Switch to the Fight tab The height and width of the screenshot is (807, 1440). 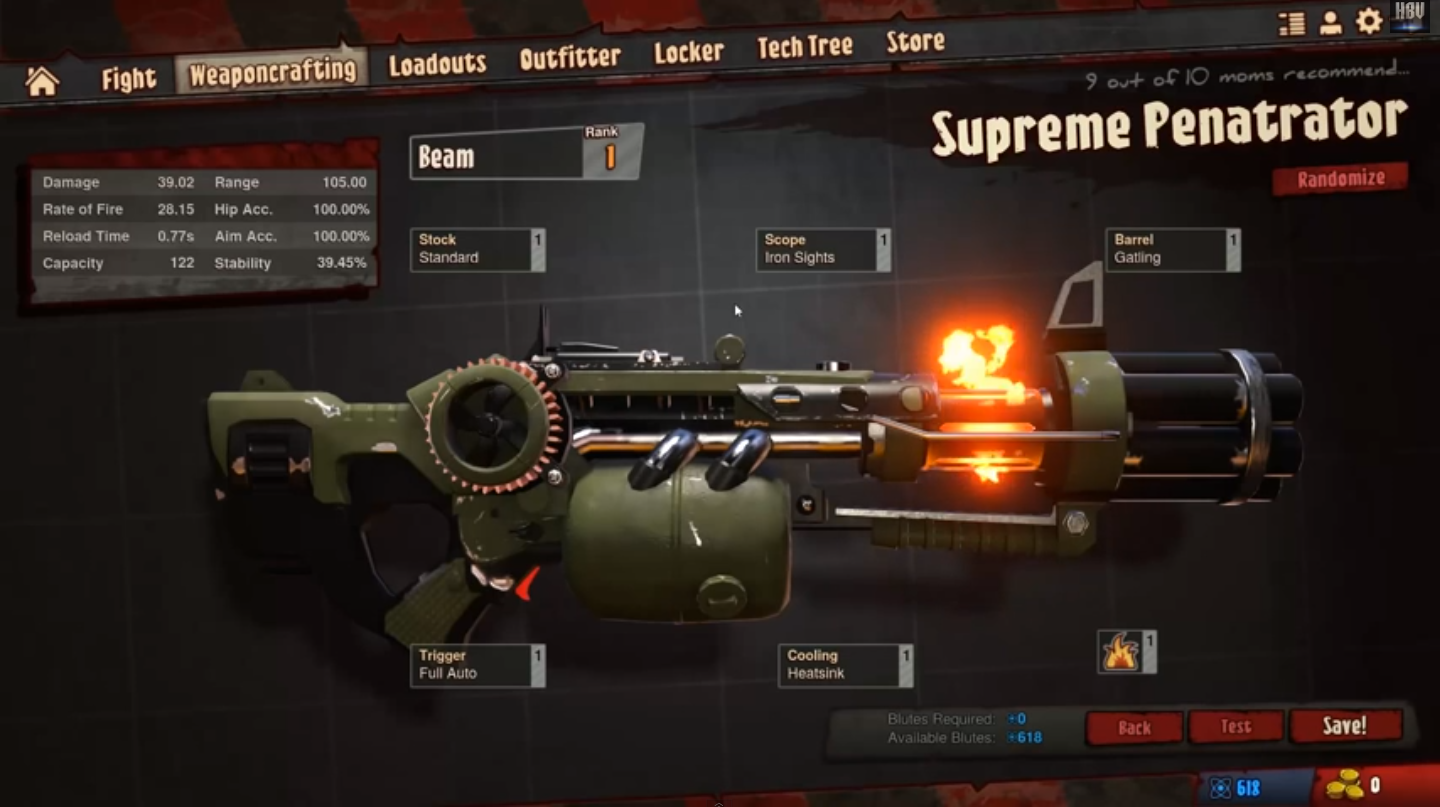[129, 79]
